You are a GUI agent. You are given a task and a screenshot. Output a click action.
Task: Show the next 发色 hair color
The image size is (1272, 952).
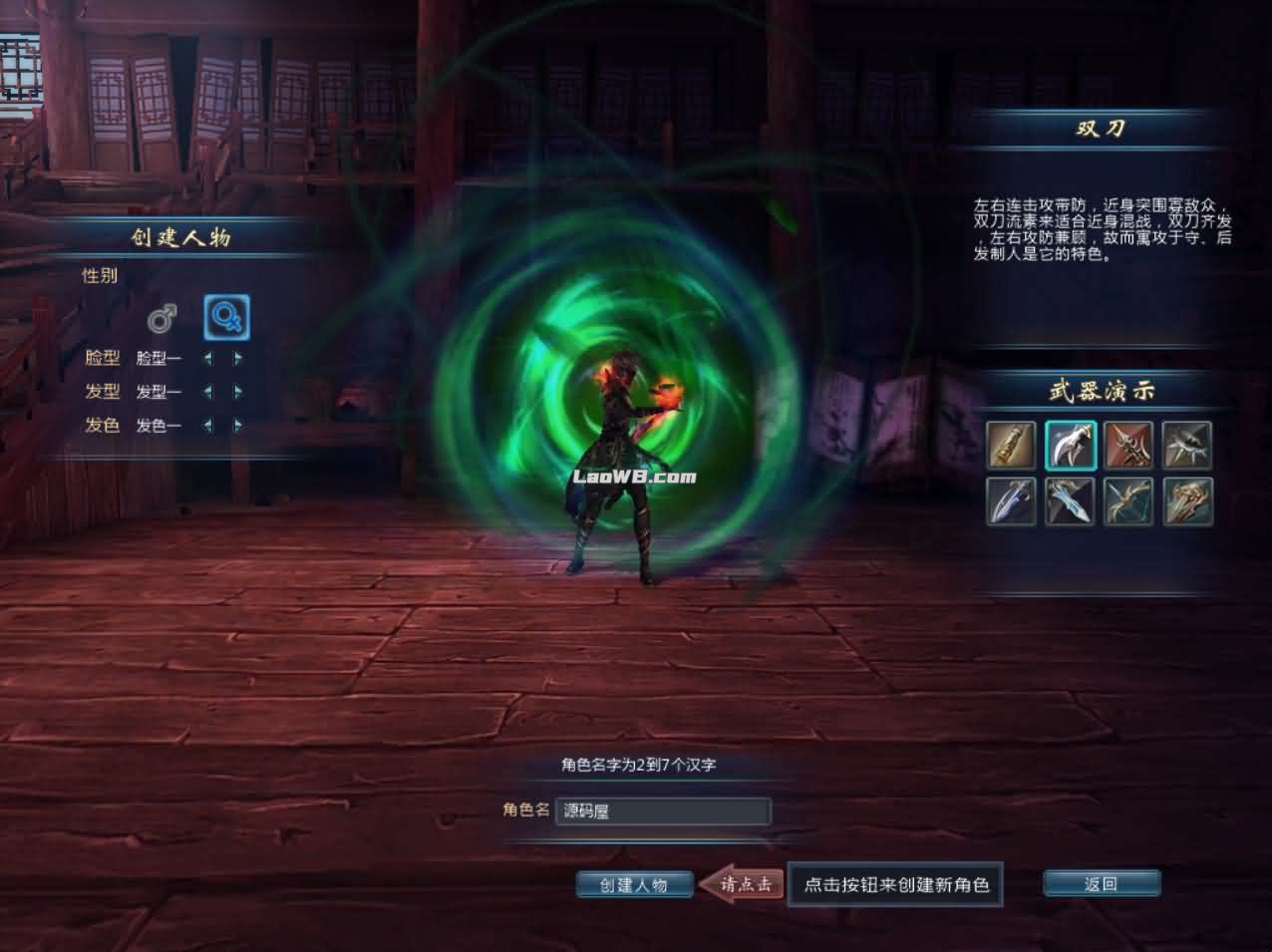click(x=238, y=426)
